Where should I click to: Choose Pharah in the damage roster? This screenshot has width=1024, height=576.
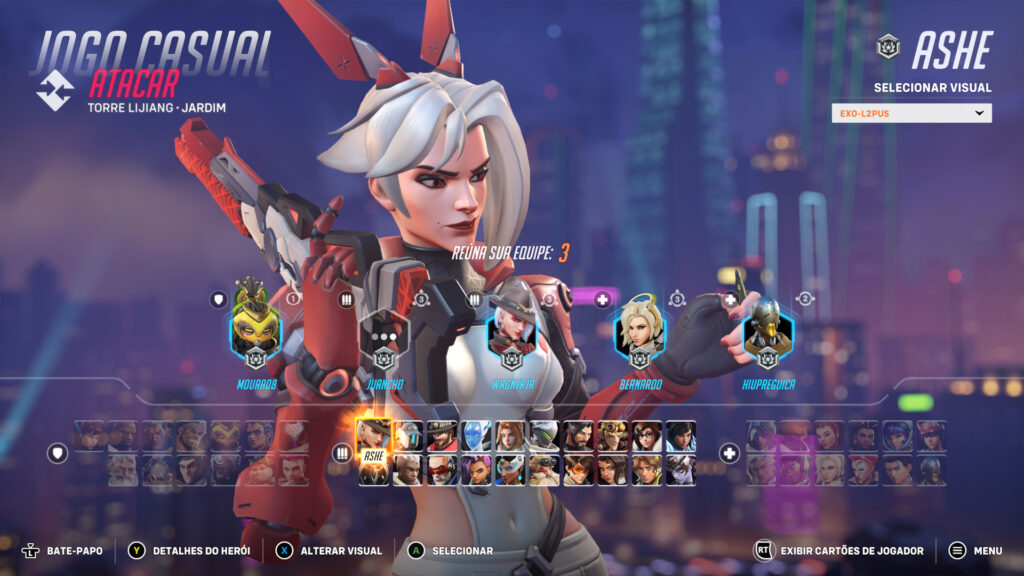point(680,436)
